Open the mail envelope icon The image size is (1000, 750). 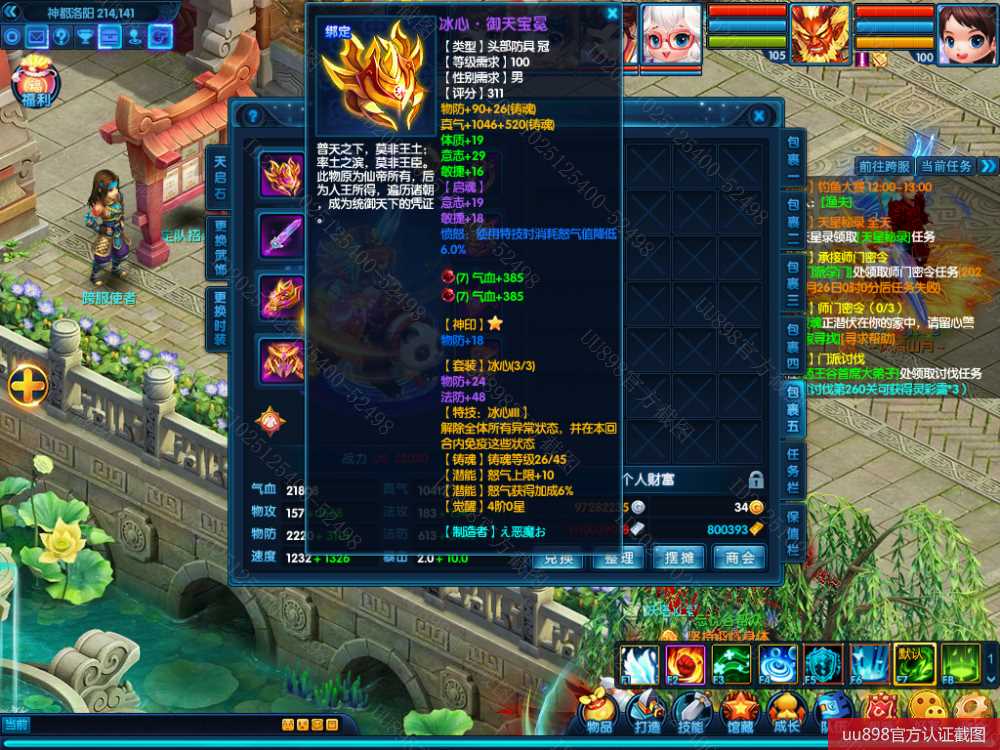(37, 37)
